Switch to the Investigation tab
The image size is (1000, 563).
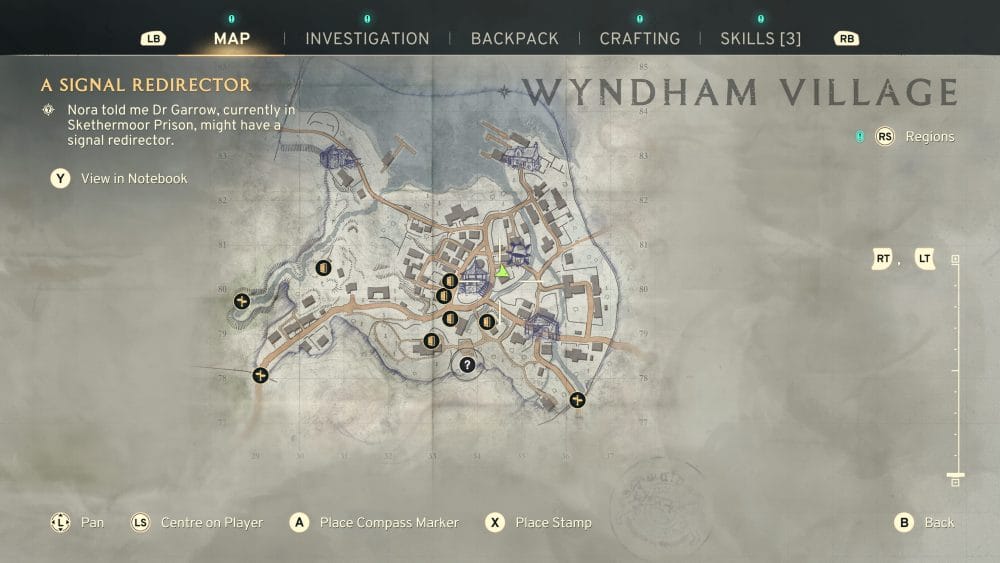pos(367,39)
